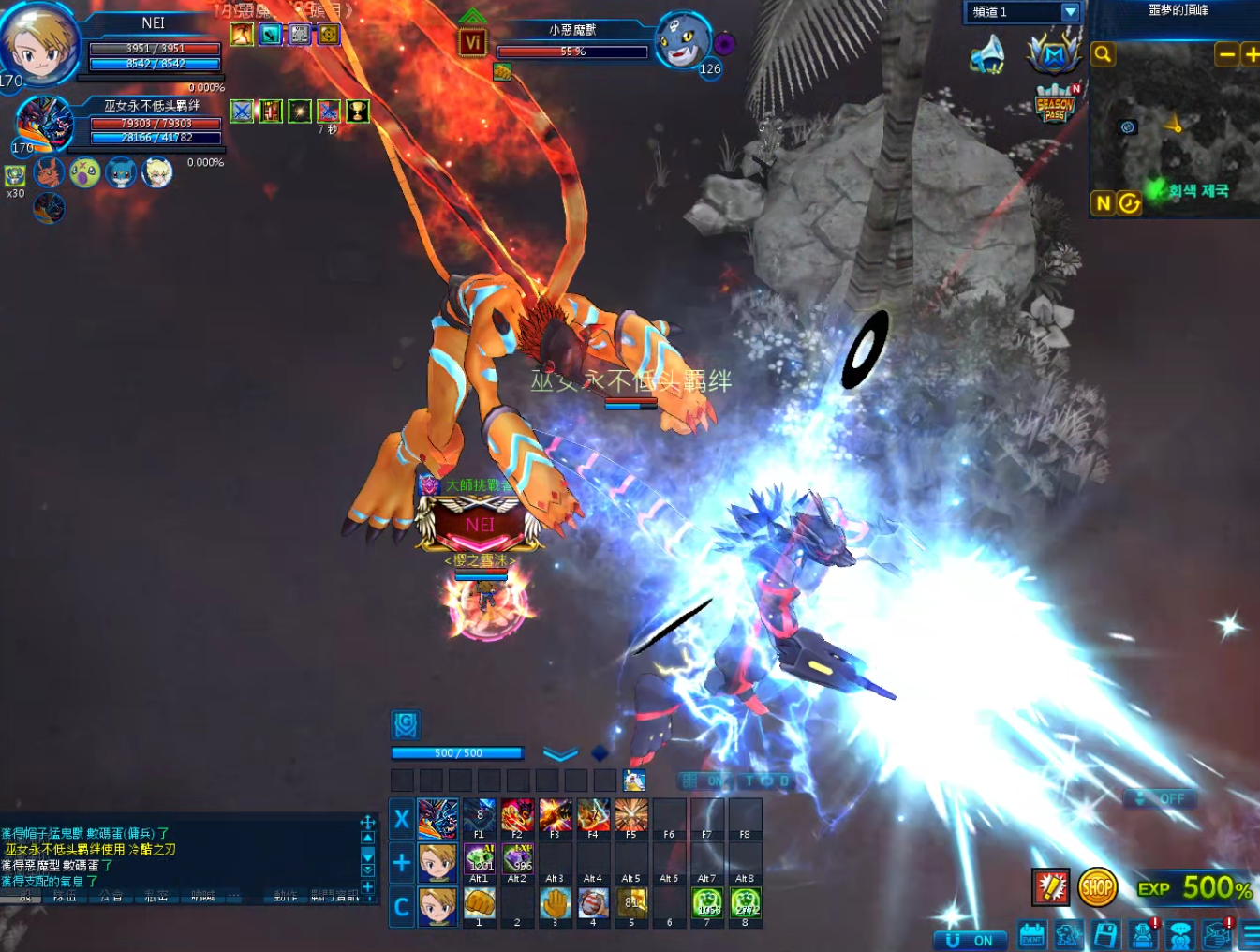Click the floppy disk save icon
Image resolution: width=1260 pixels, height=952 pixels.
pyautogui.click(x=1105, y=934)
